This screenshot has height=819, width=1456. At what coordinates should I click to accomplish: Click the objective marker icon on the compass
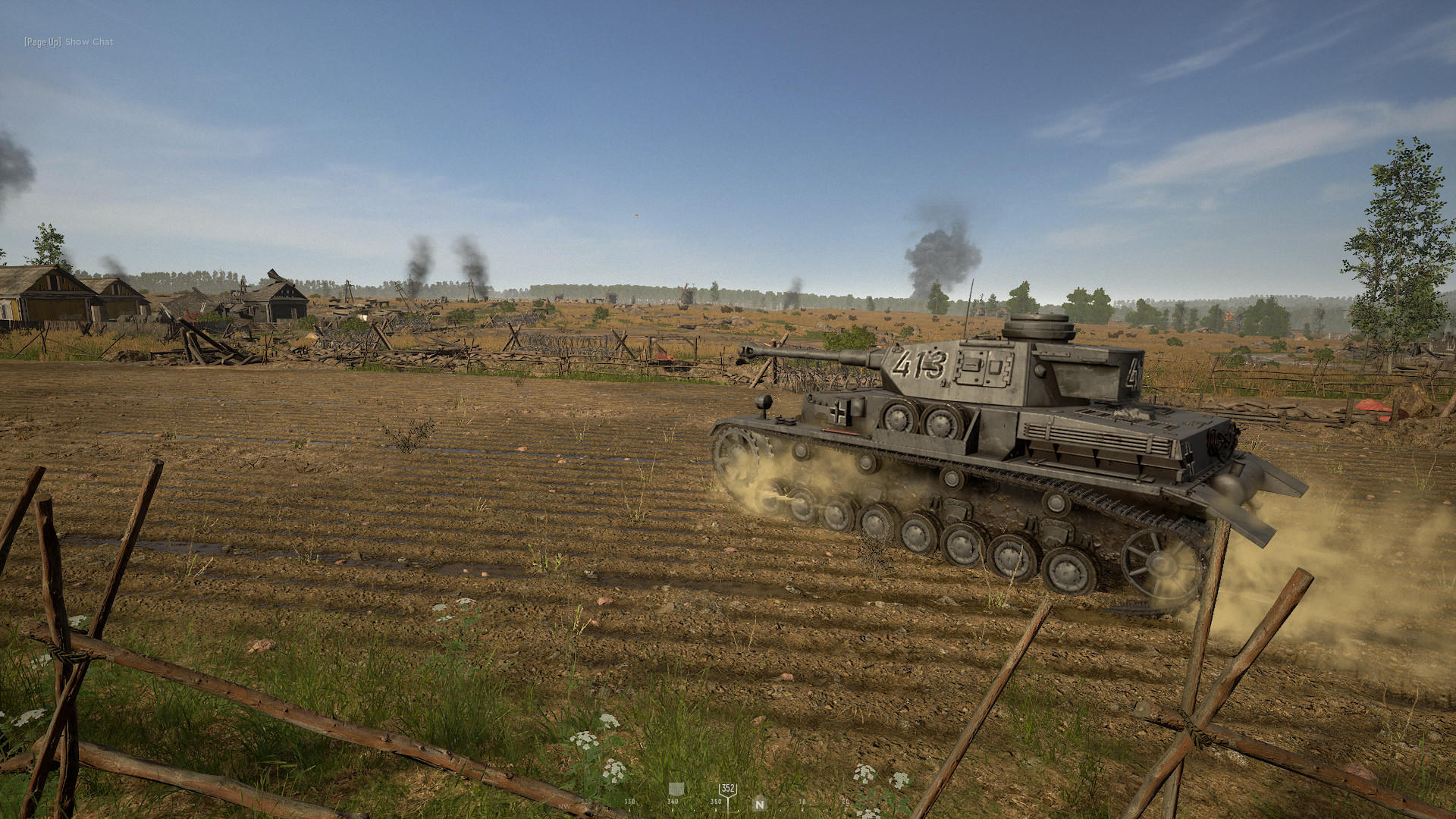(x=676, y=789)
